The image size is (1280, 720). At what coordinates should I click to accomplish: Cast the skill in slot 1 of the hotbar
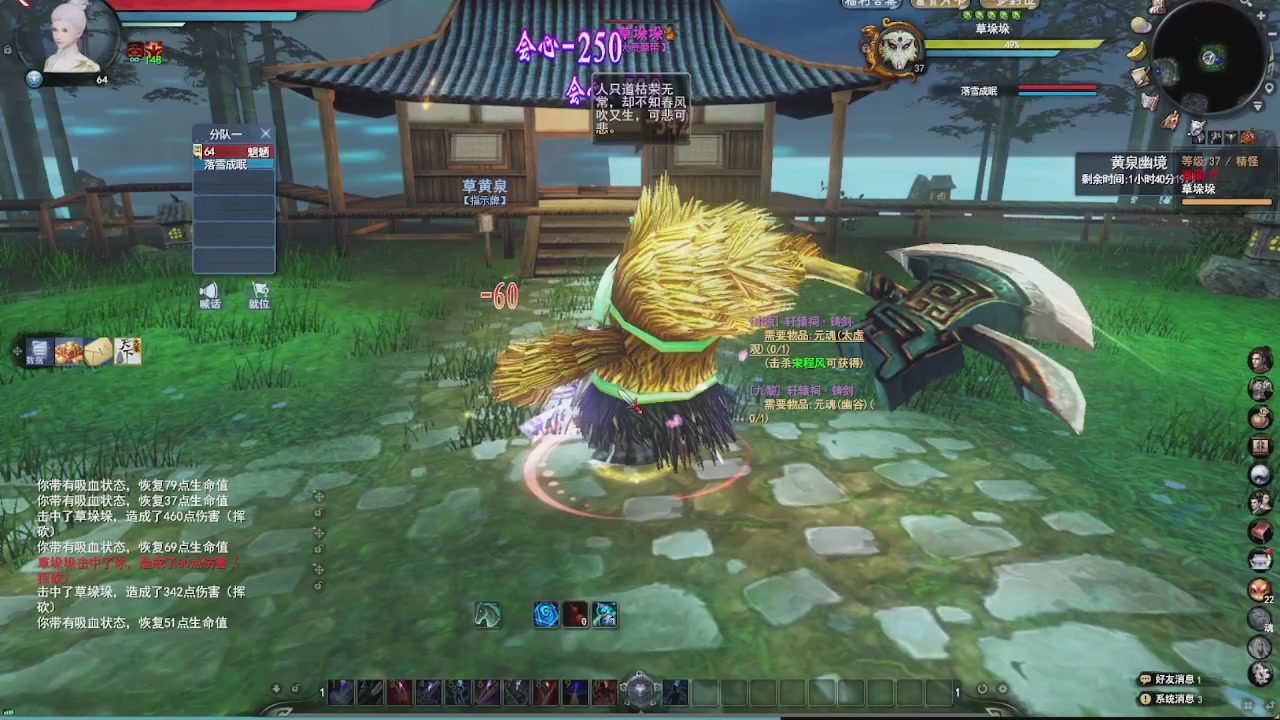[340, 692]
